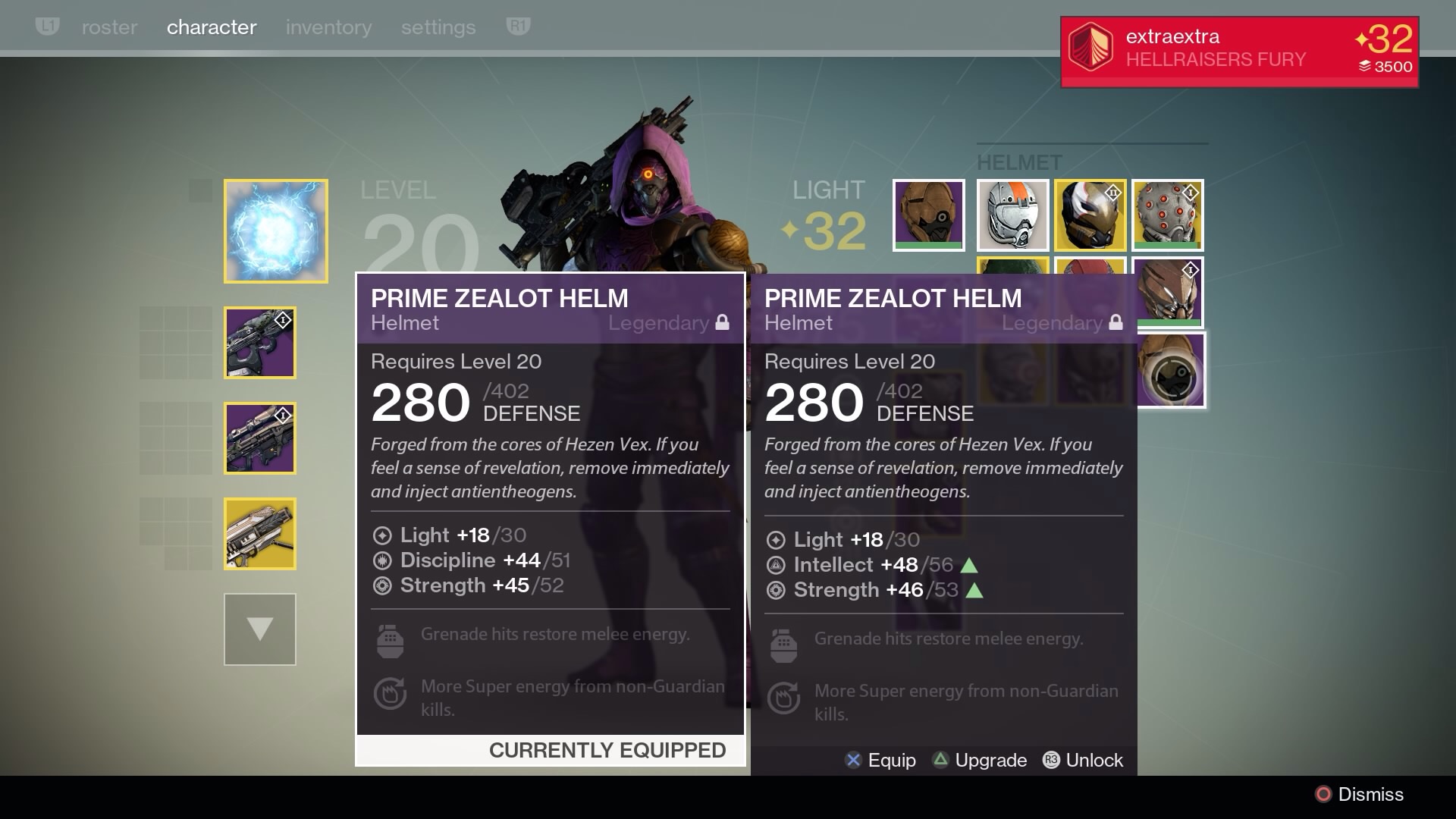Viewport: 1456px width, 819px height.
Task: Click the green upgrade progress bar under the helmet
Action: point(928,245)
